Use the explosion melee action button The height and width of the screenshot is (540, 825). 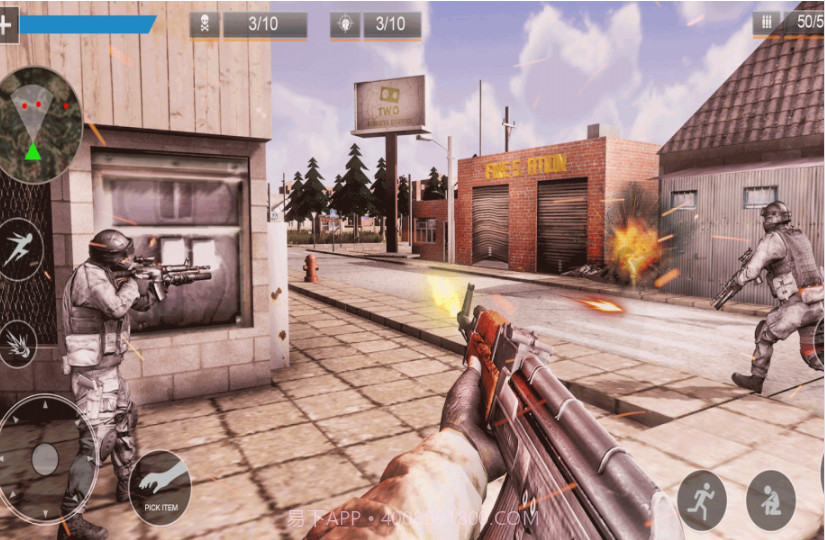[x=17, y=344]
